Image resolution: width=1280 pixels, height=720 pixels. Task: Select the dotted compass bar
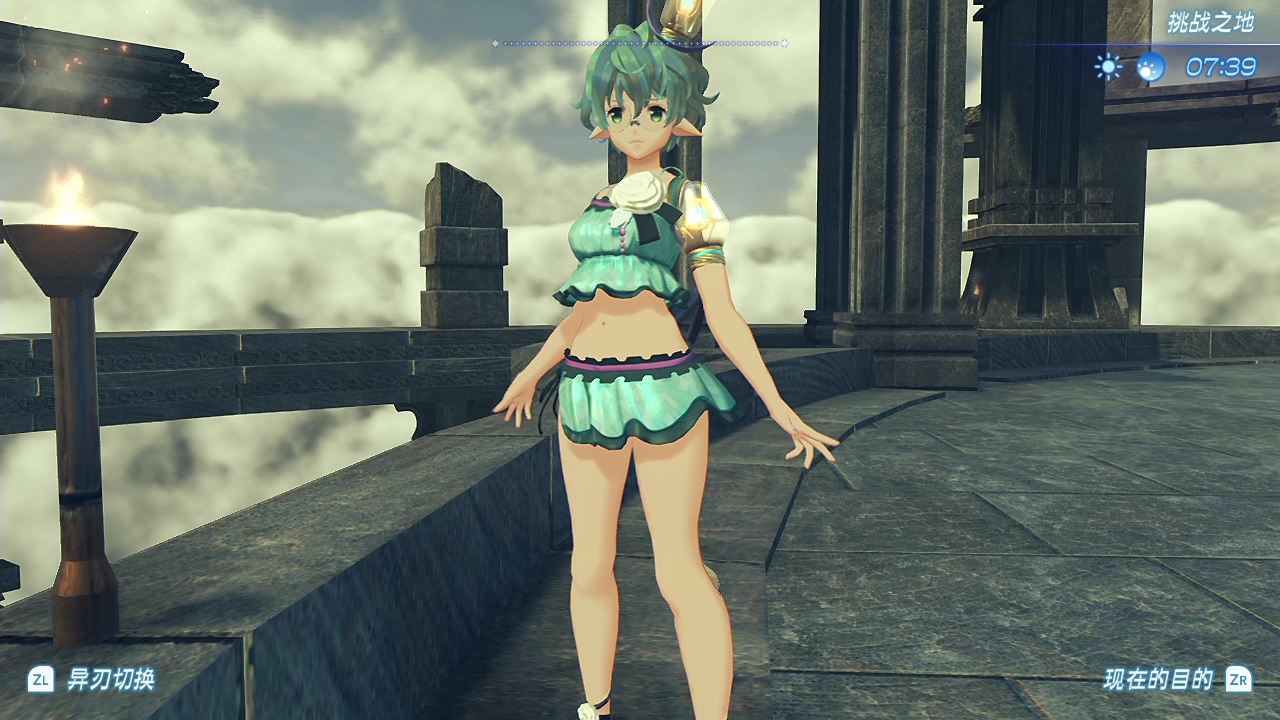click(639, 43)
